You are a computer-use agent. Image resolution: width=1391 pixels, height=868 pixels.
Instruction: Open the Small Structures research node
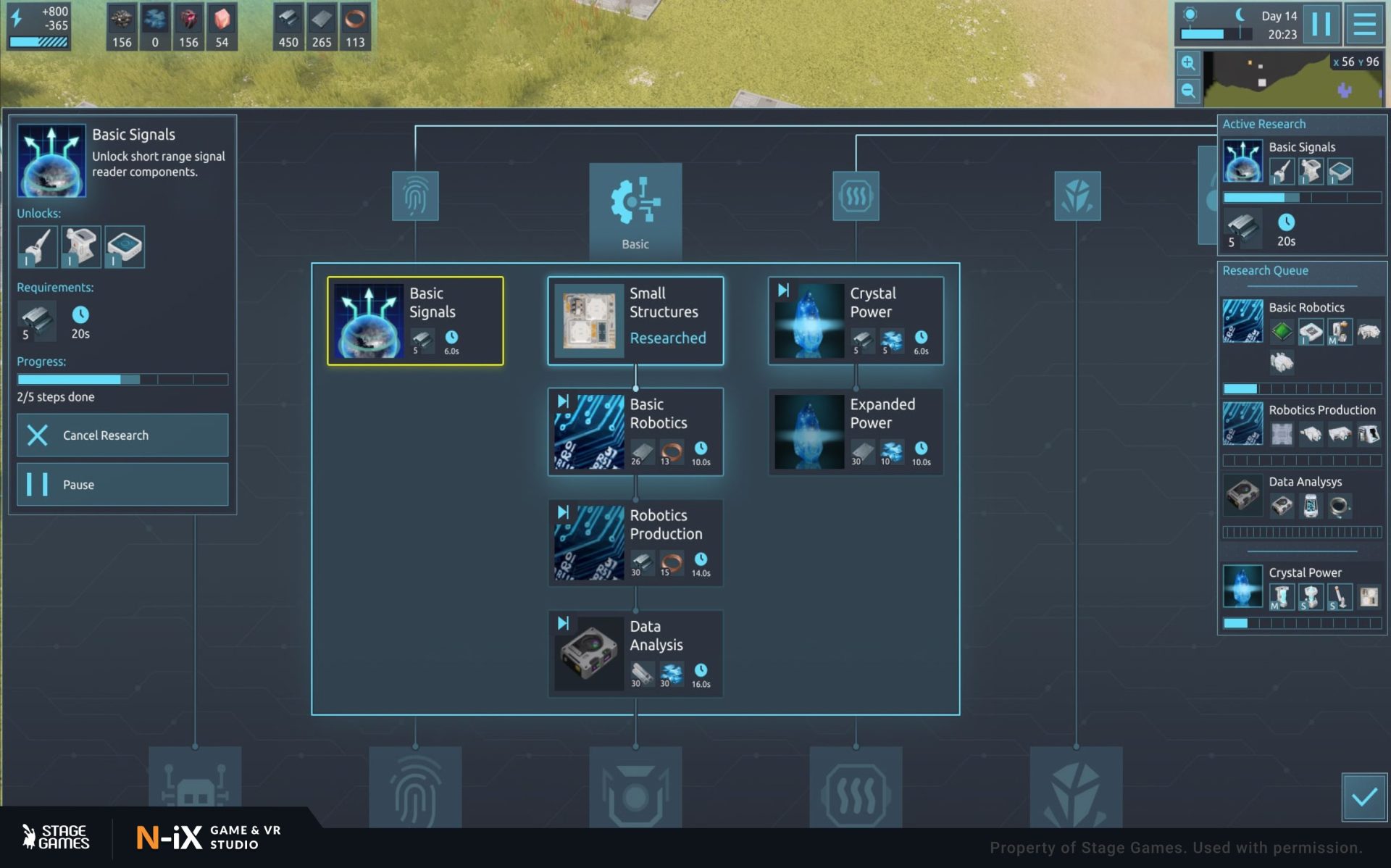(635, 321)
